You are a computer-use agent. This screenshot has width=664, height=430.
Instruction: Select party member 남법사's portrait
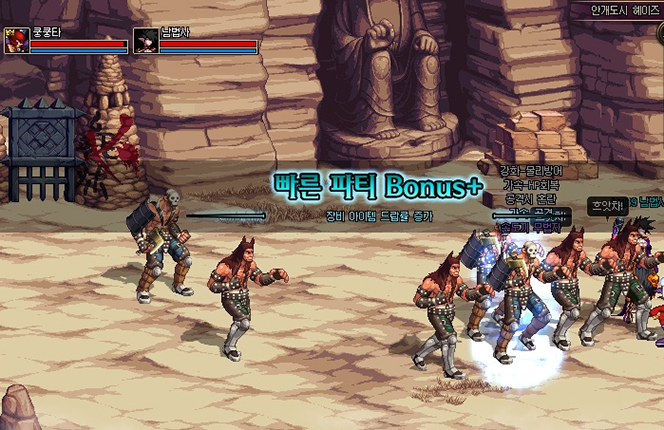(x=145, y=40)
